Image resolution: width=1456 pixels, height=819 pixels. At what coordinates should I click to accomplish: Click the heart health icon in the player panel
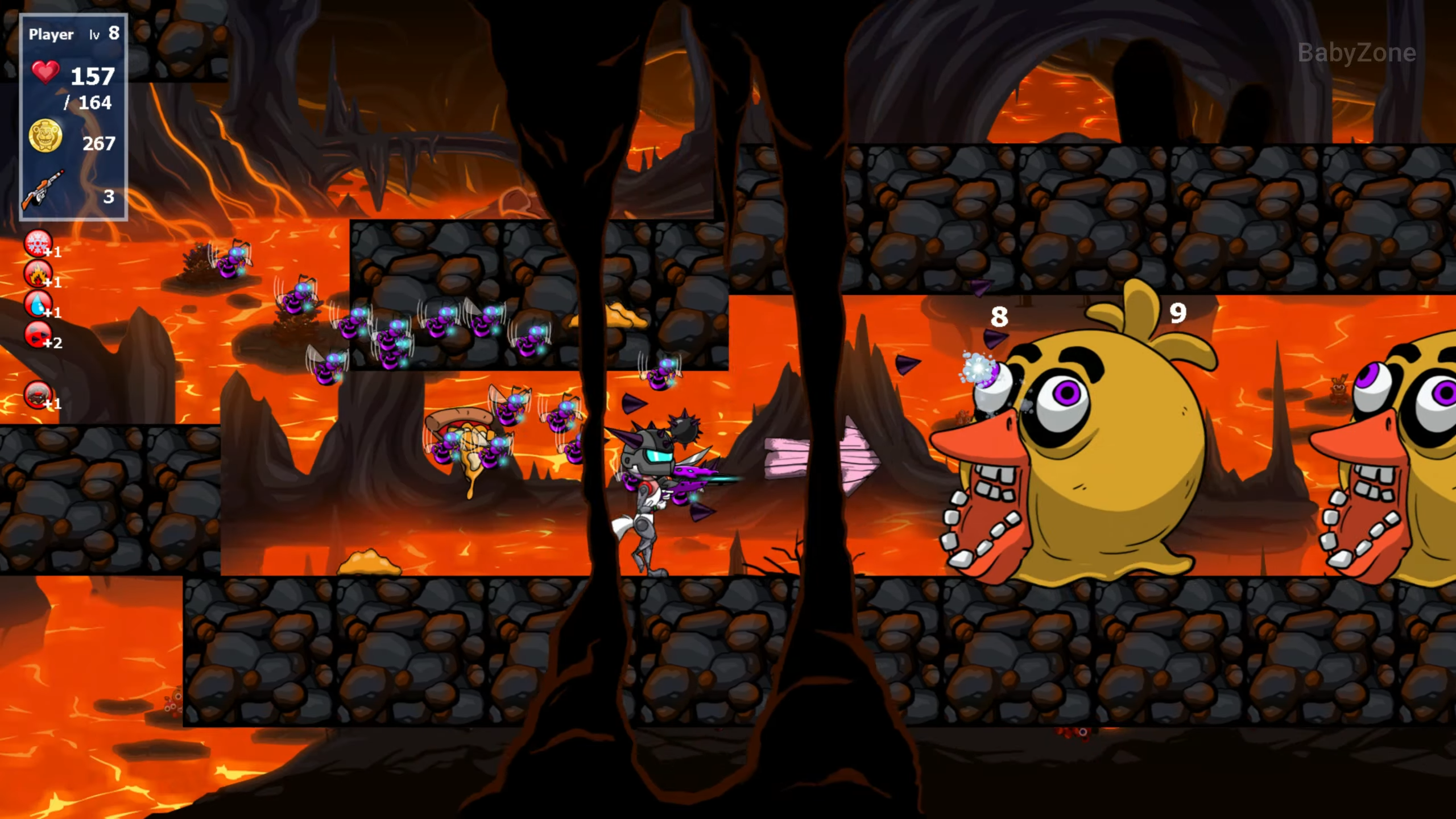[x=45, y=72]
